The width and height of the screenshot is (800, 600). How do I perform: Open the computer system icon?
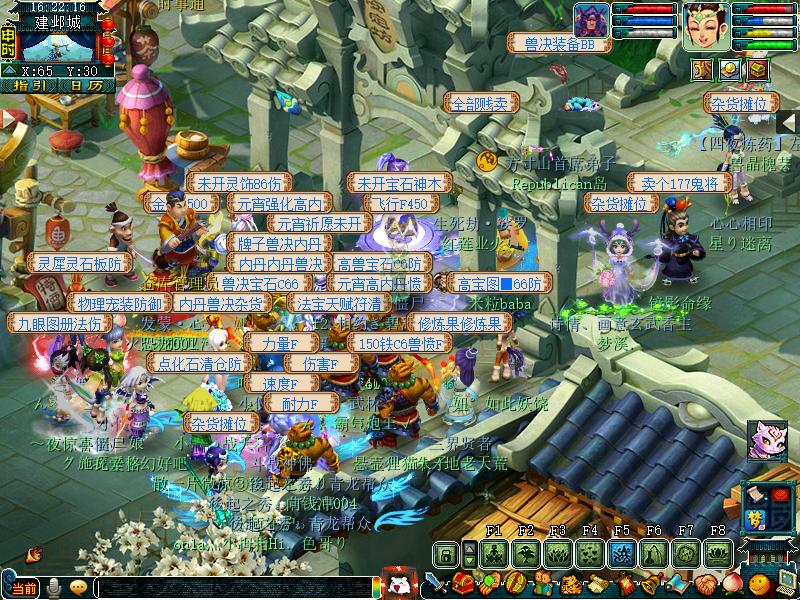pos(787,582)
